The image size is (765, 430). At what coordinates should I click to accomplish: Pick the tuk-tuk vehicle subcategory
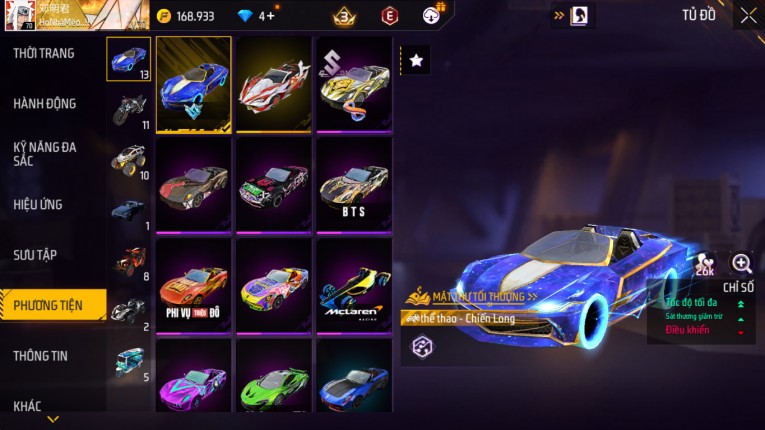click(129, 361)
